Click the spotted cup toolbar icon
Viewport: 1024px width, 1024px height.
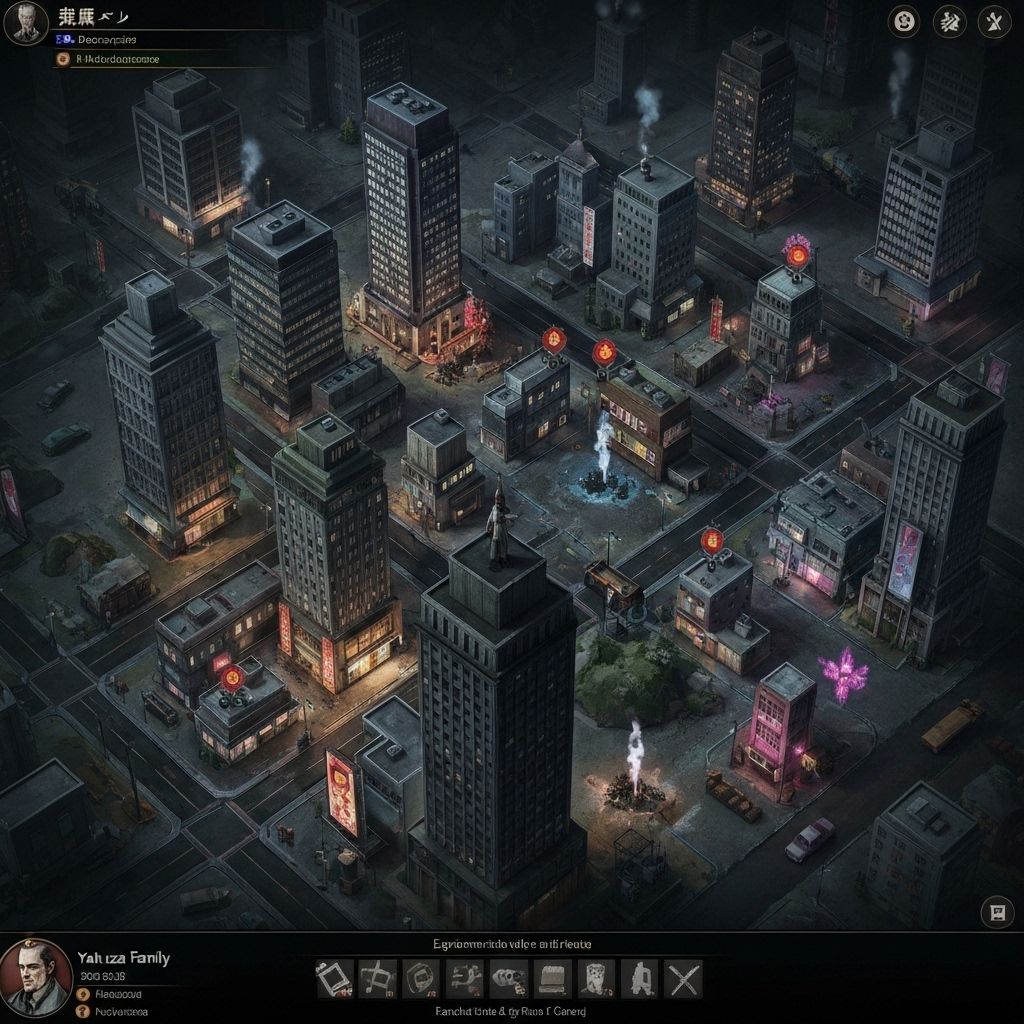tap(597, 979)
